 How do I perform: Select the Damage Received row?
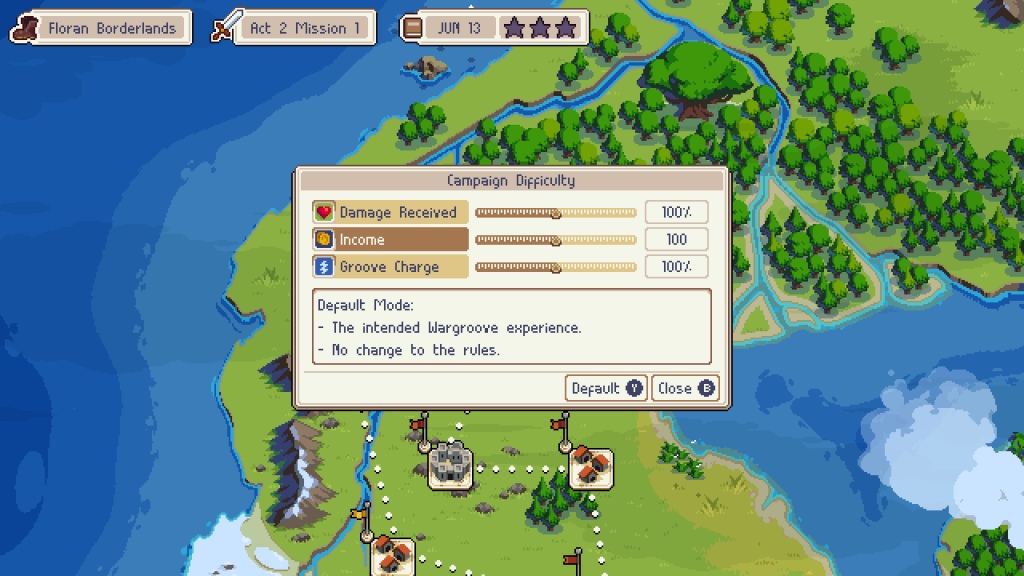click(x=390, y=212)
